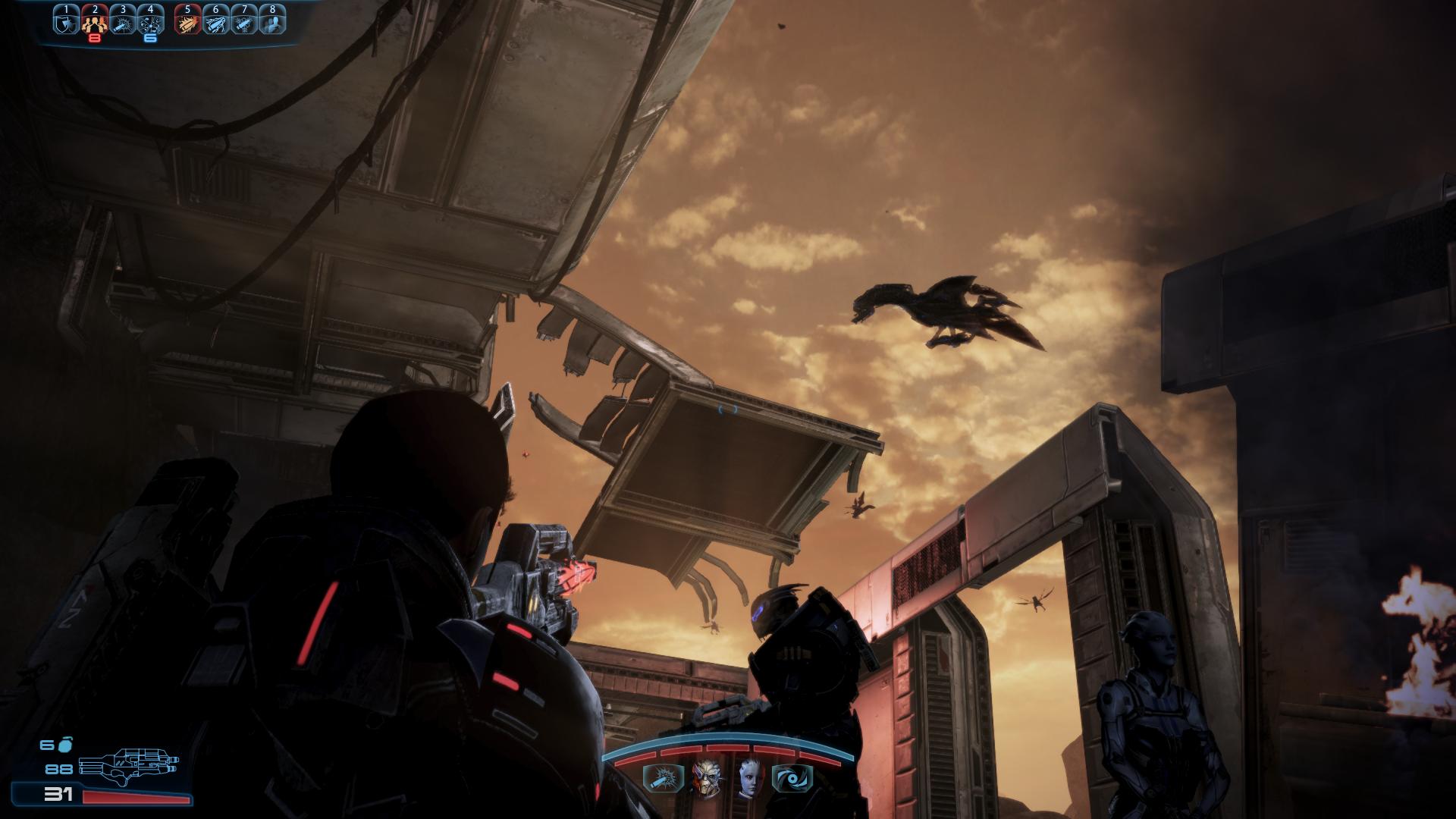Enable the lightning bullet ammo power in slot 6
The height and width of the screenshot is (819, 1456).
[215, 22]
